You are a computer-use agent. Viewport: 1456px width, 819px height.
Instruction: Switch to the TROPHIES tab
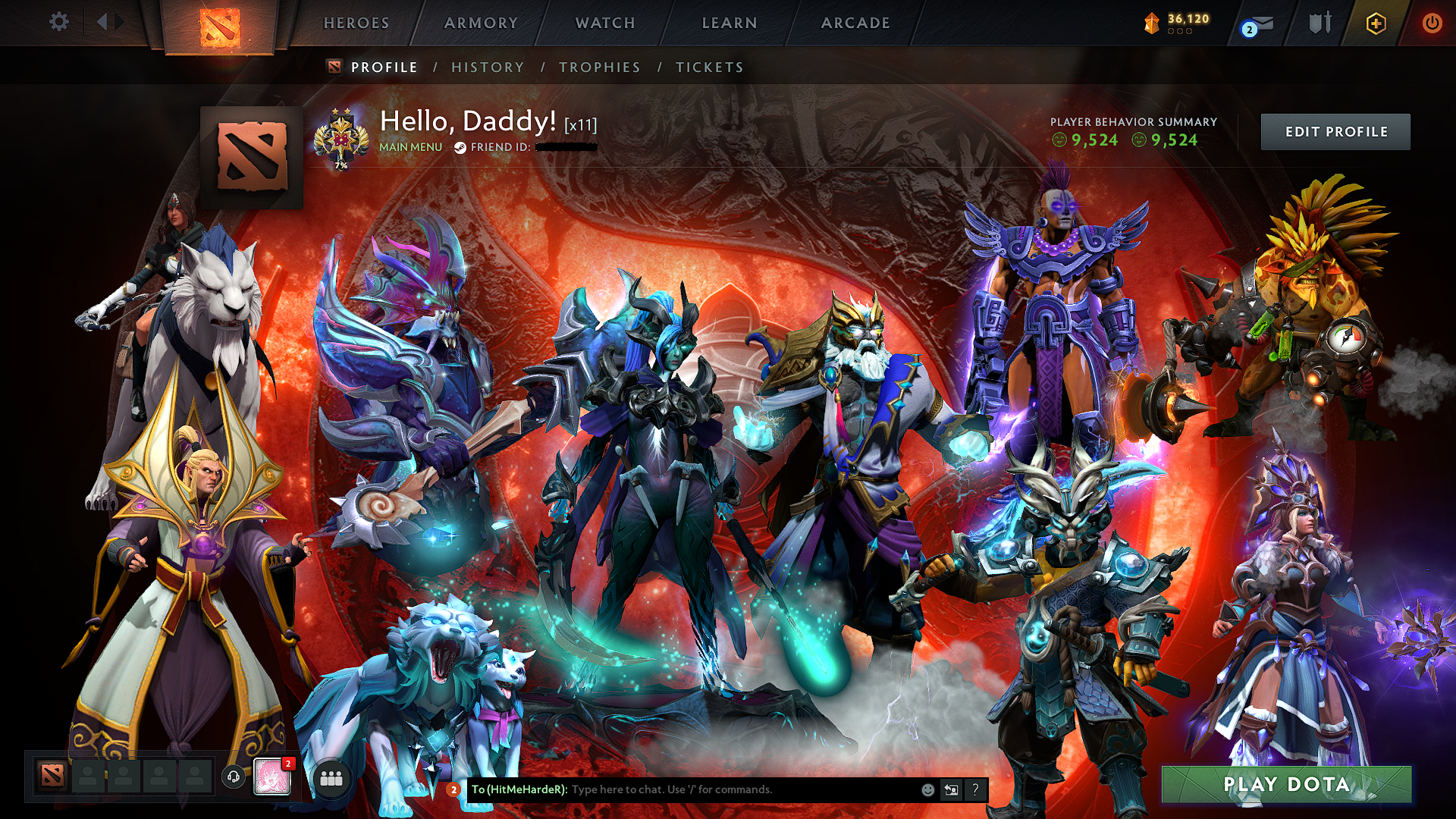599,67
